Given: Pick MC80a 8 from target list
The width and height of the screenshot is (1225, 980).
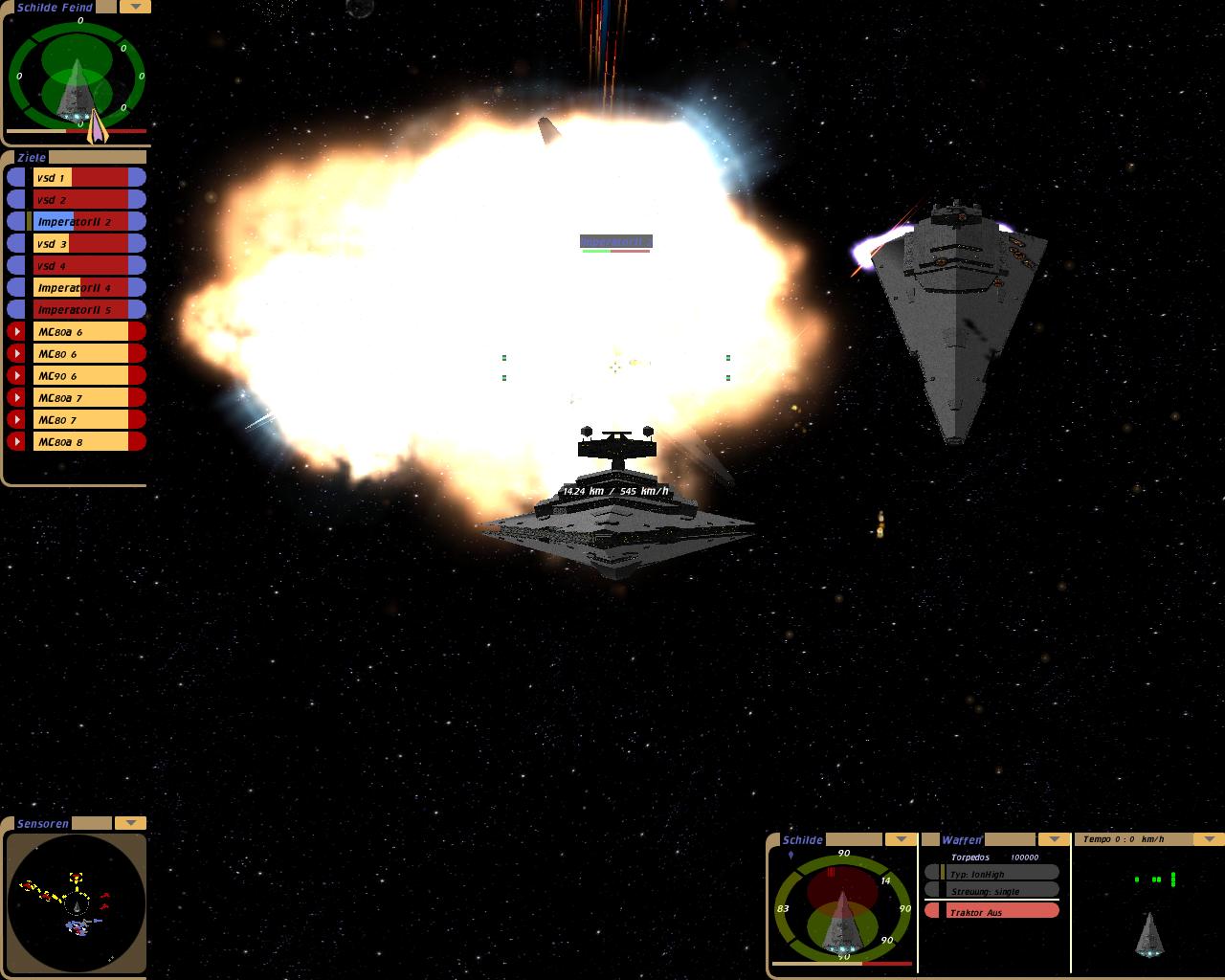Looking at the screenshot, I should pyautogui.click(x=80, y=441).
